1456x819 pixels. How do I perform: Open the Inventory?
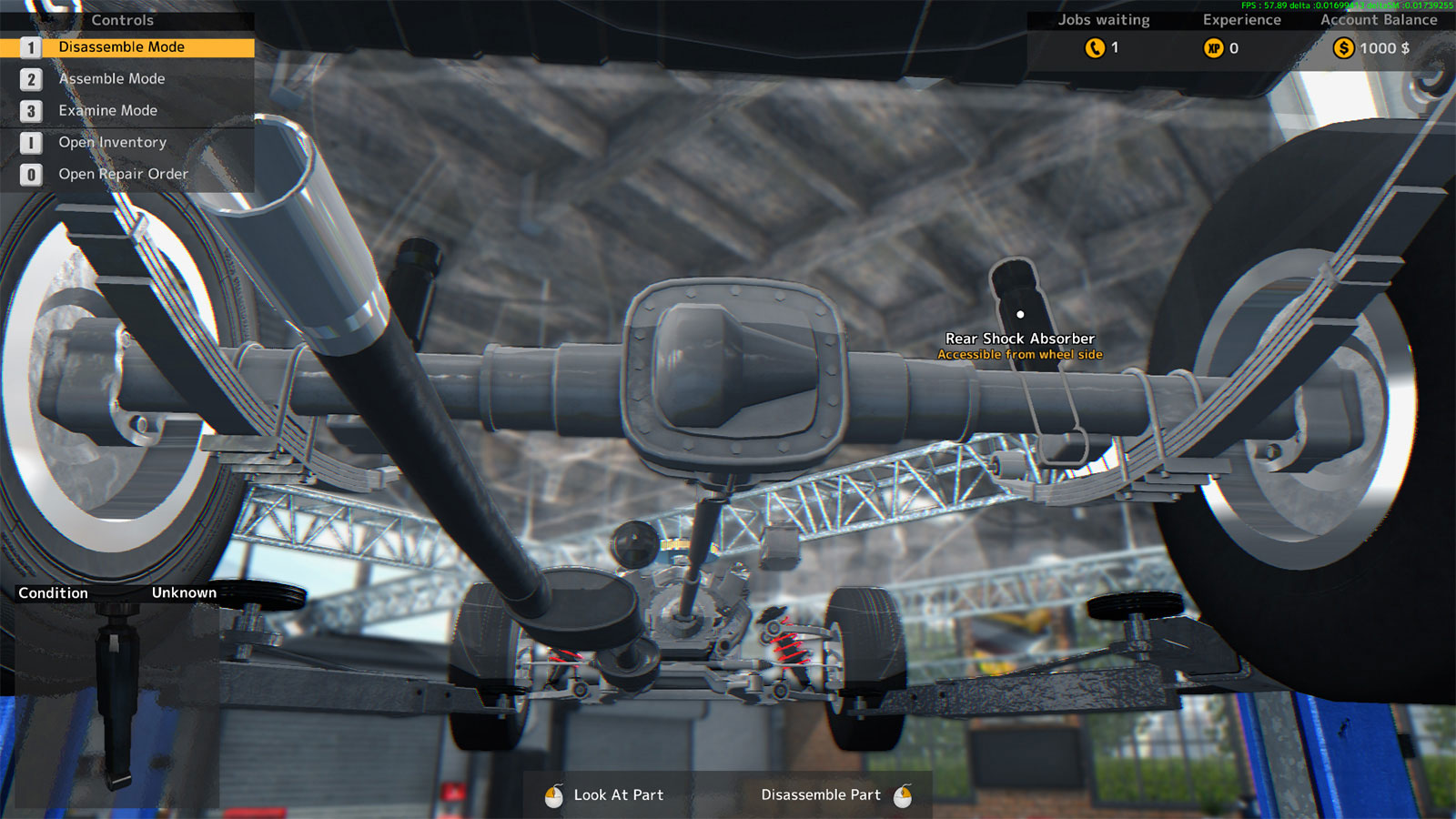[x=113, y=142]
